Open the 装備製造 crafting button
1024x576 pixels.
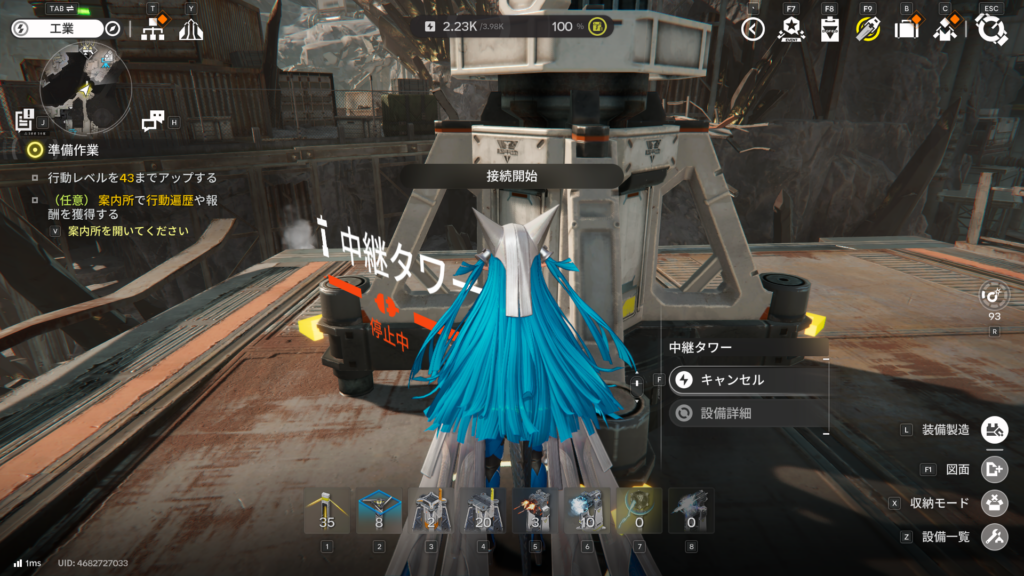pos(994,430)
